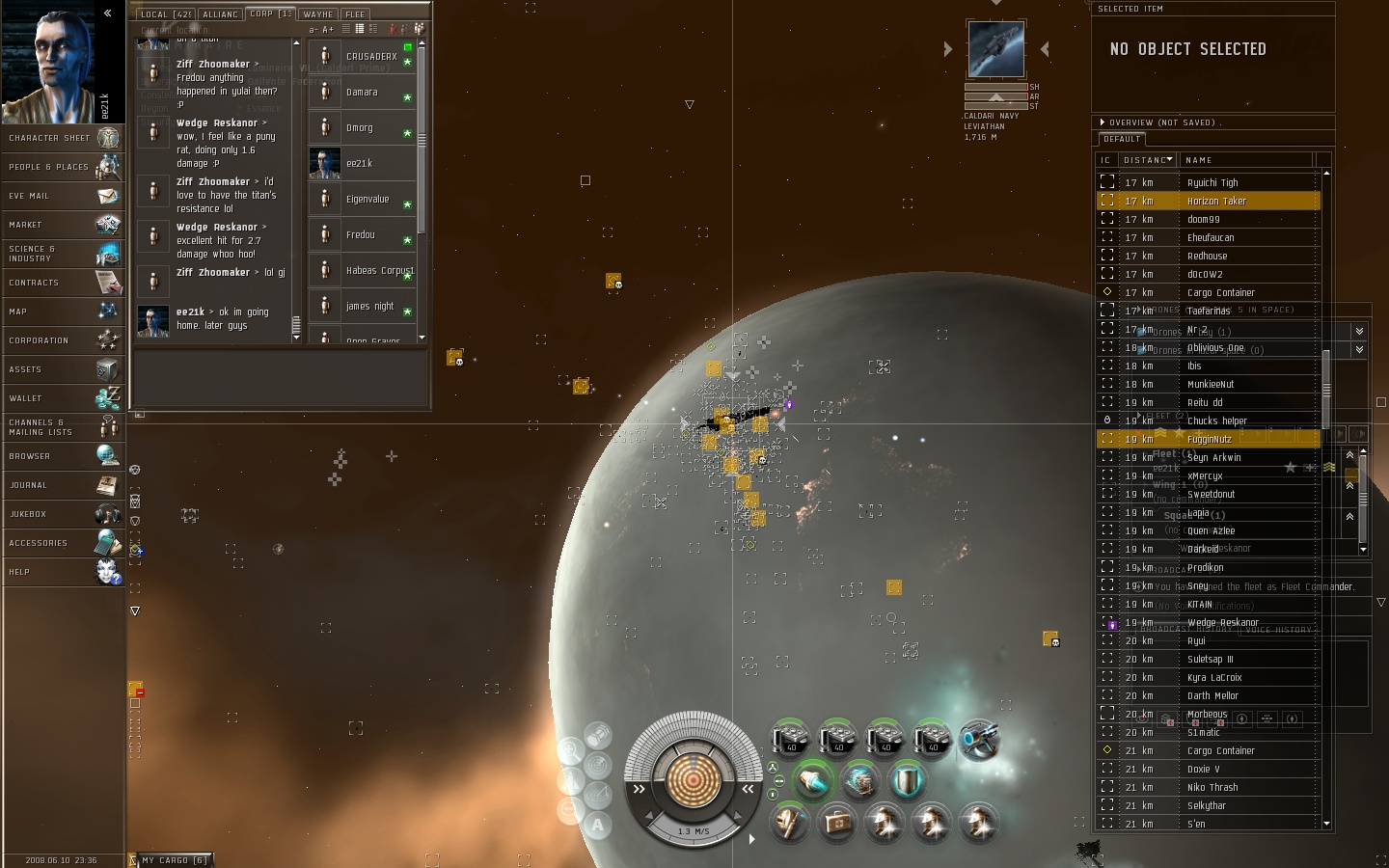Switch to the Alliance chat tab
Screen dimensions: 1389x868
coord(220,14)
